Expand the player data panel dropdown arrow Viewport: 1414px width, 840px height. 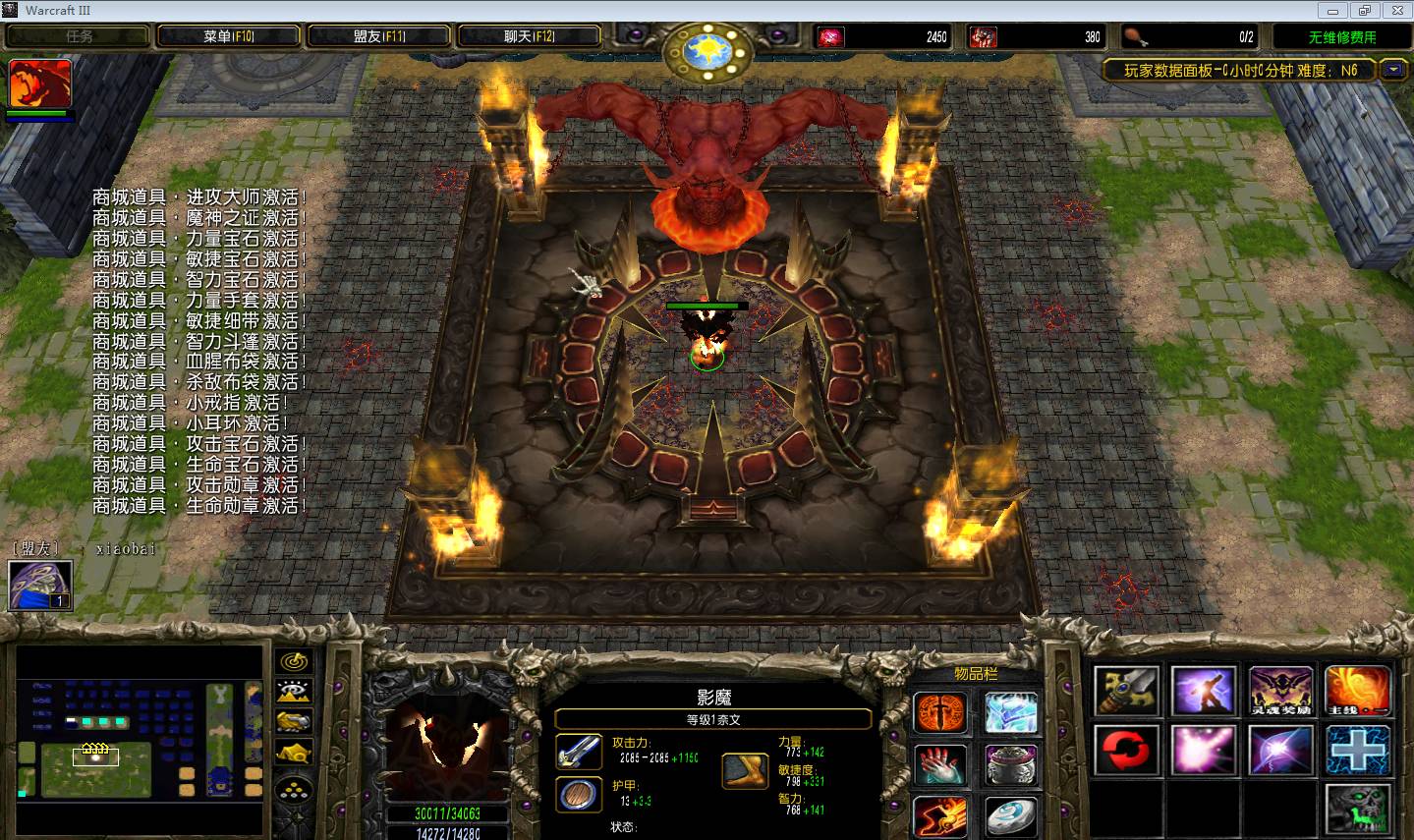(1393, 70)
